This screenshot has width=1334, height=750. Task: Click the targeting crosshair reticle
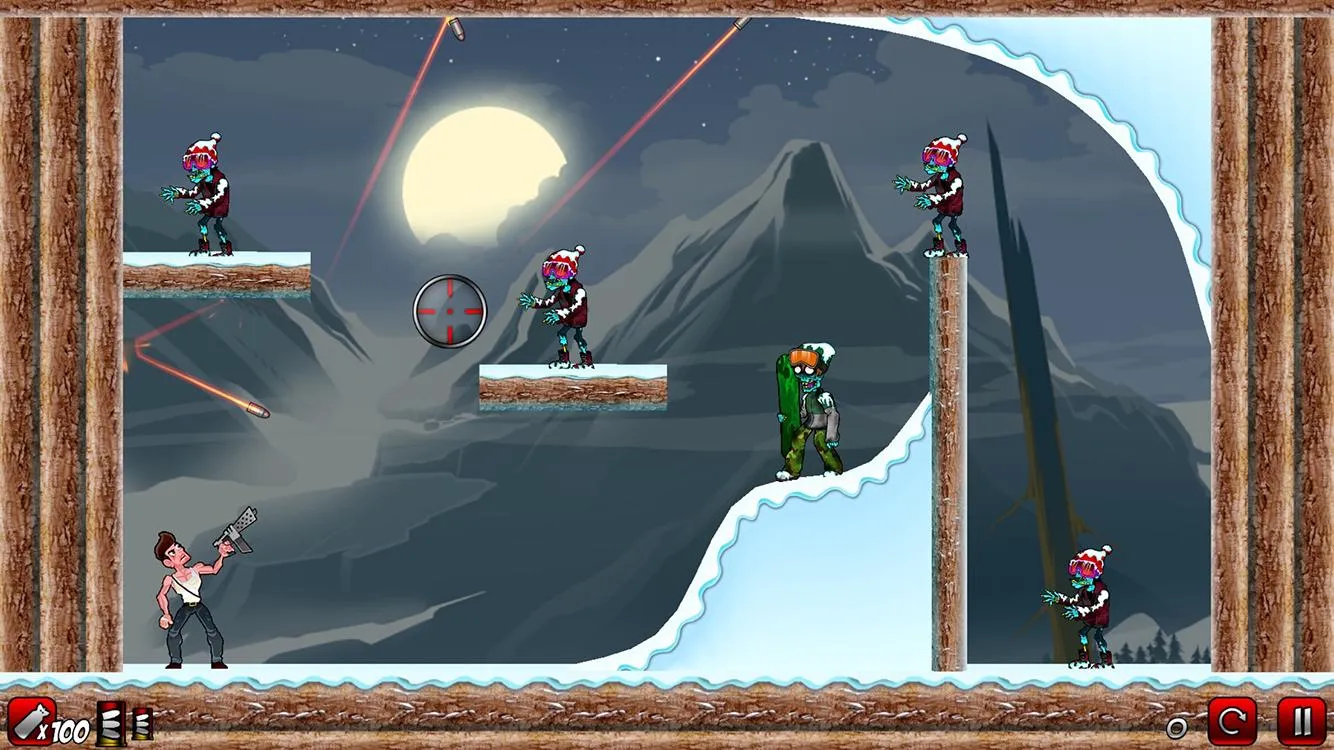pyautogui.click(x=448, y=312)
